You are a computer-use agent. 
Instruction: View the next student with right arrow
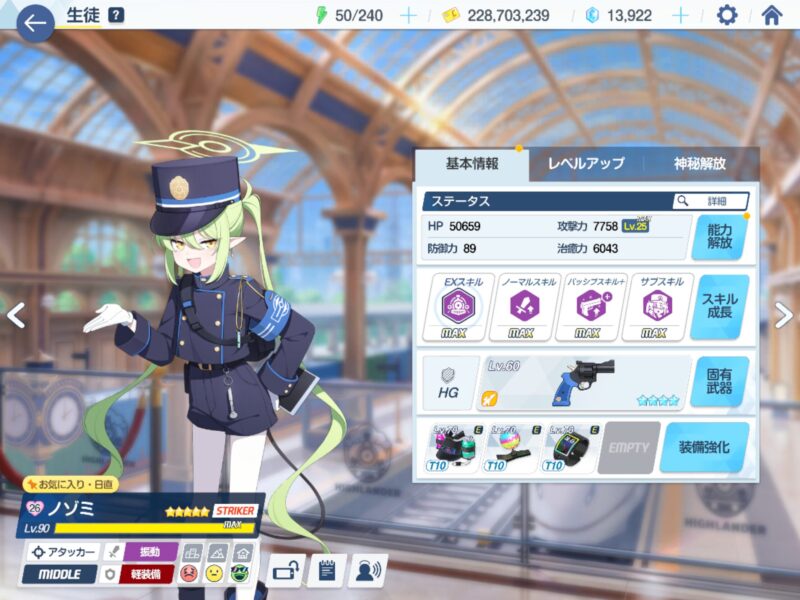(x=784, y=315)
